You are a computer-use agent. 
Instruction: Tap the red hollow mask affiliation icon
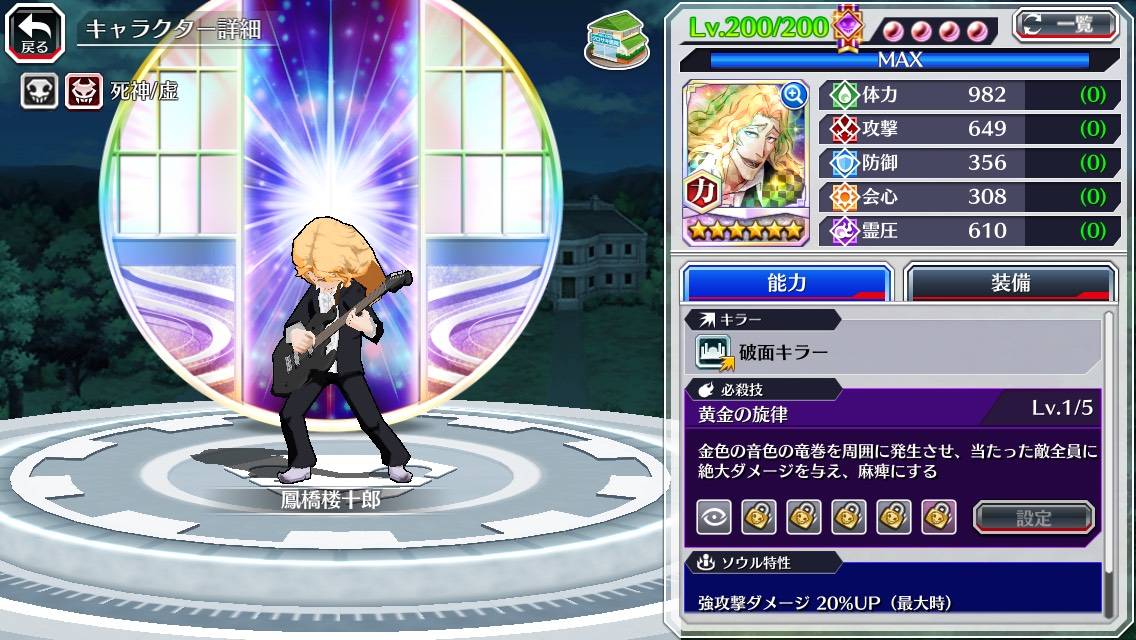[x=84, y=92]
